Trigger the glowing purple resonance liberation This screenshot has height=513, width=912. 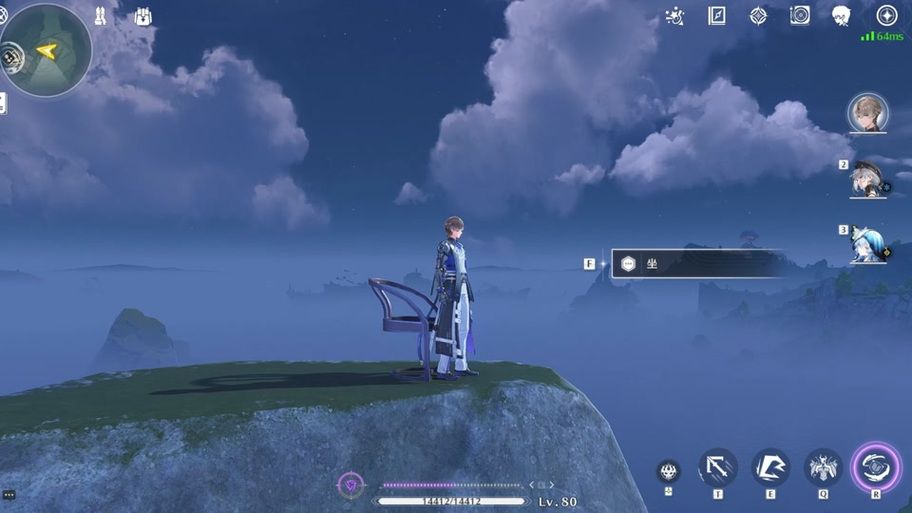[x=875, y=467]
